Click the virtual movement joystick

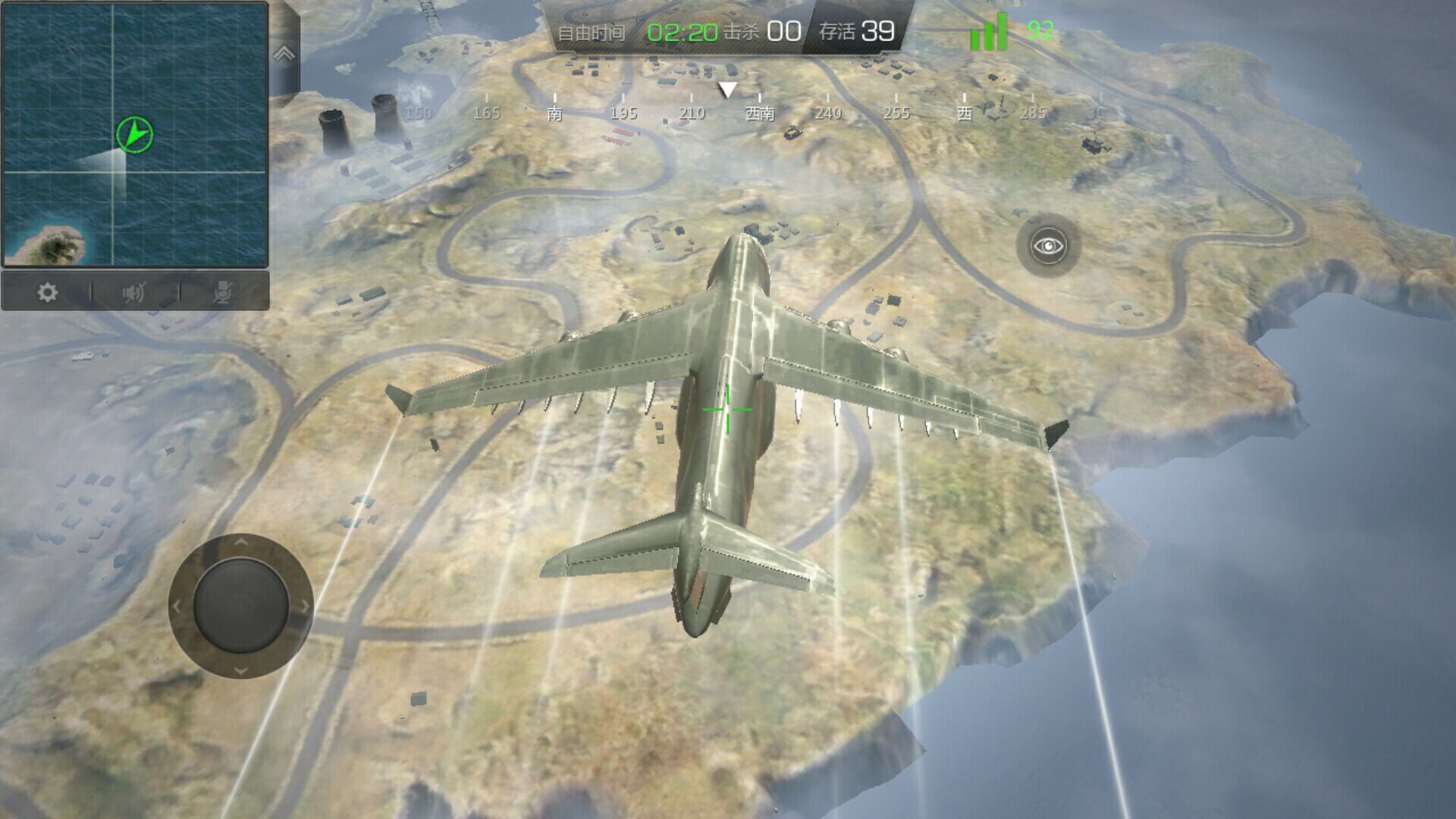(240, 606)
